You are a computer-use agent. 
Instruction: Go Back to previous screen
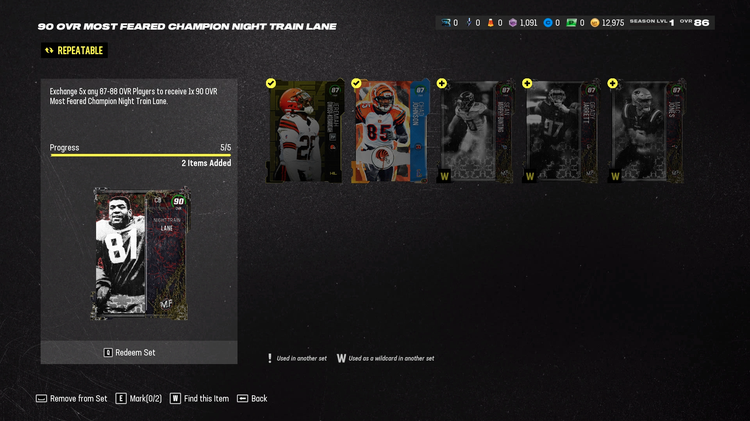point(251,398)
